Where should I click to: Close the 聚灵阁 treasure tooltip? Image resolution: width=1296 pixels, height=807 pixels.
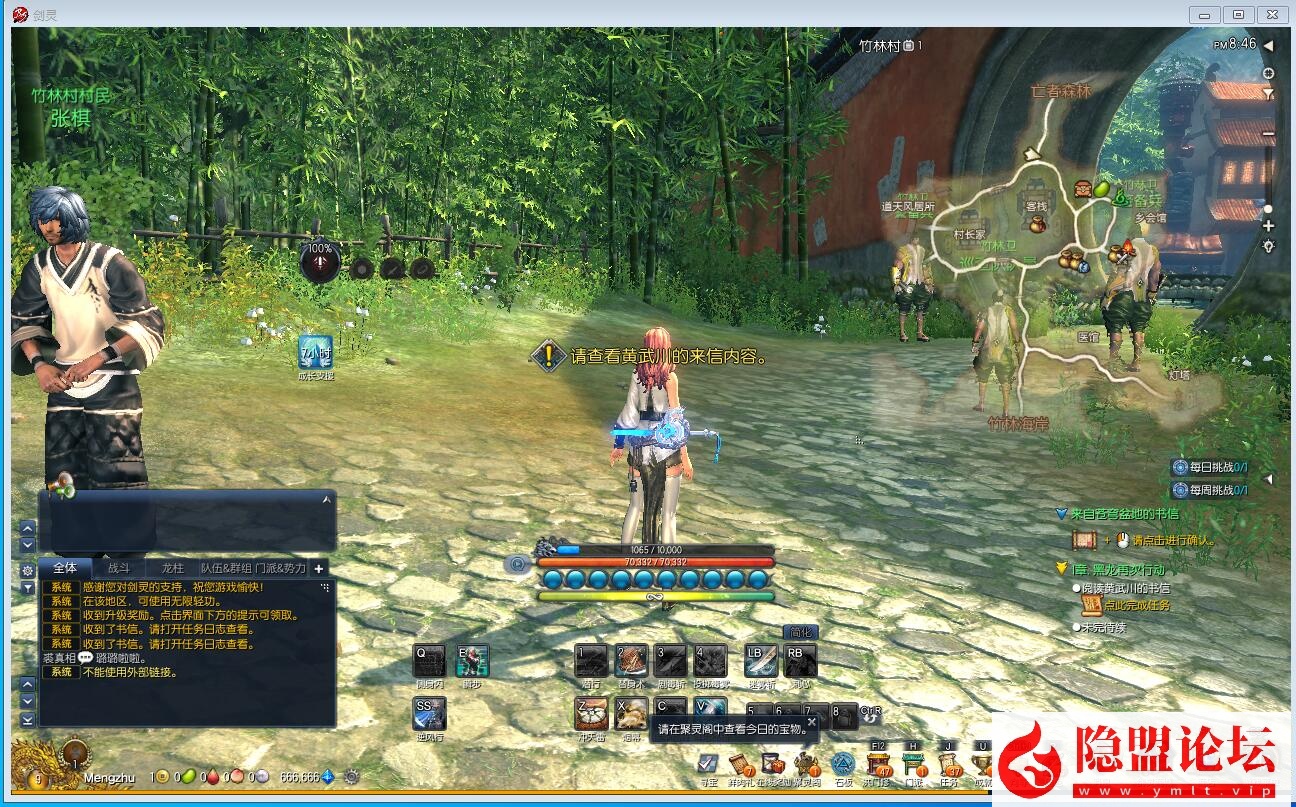pos(812,721)
